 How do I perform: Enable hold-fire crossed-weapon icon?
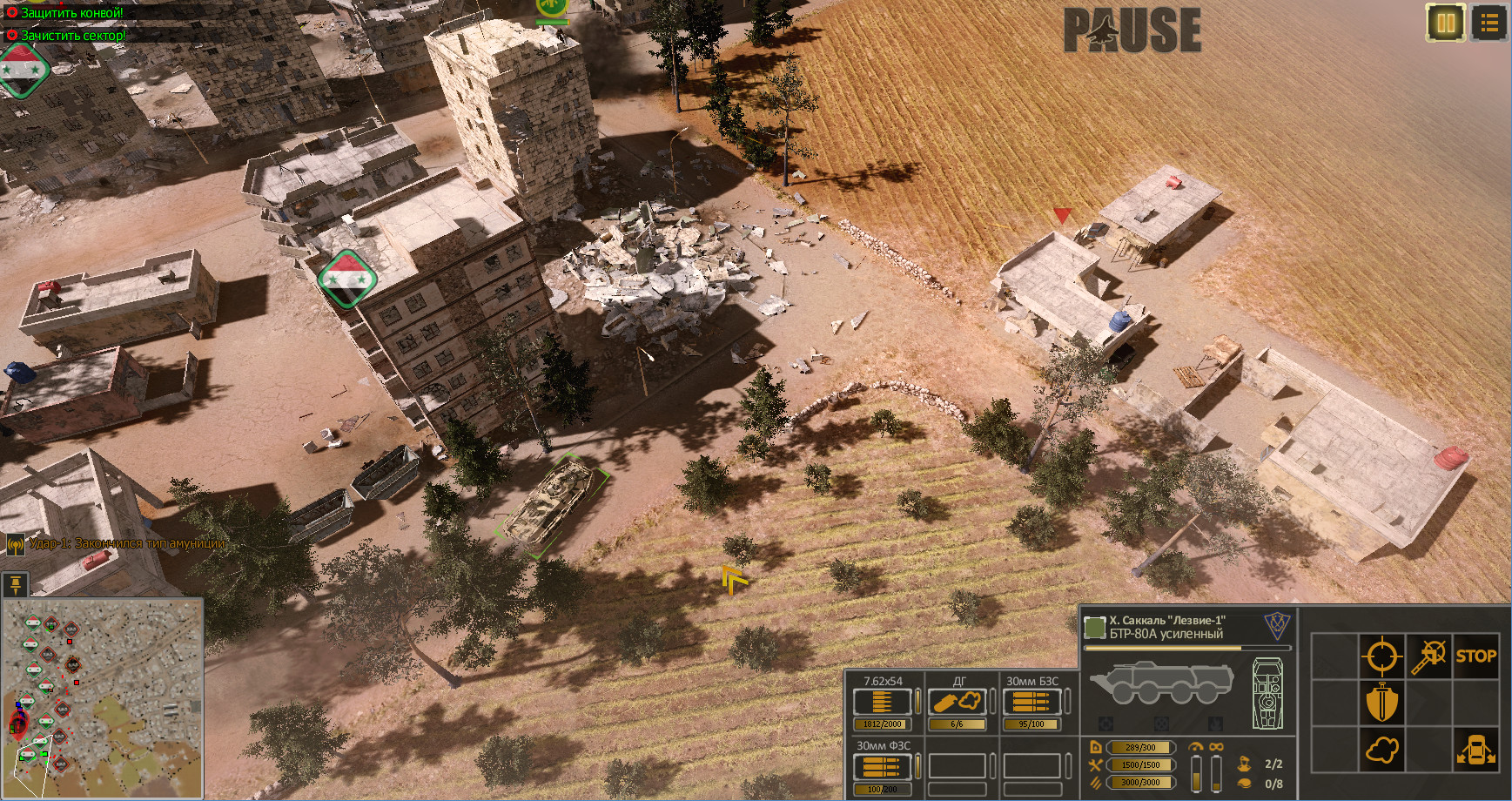point(1429,656)
